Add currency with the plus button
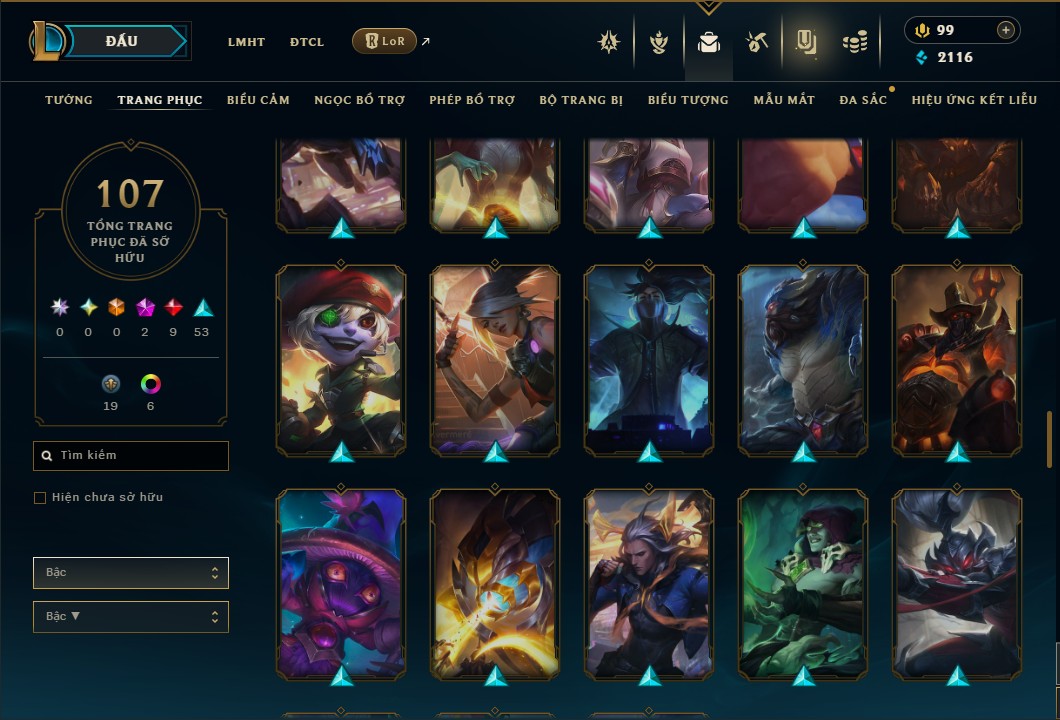This screenshot has width=1060, height=720. click(1005, 30)
